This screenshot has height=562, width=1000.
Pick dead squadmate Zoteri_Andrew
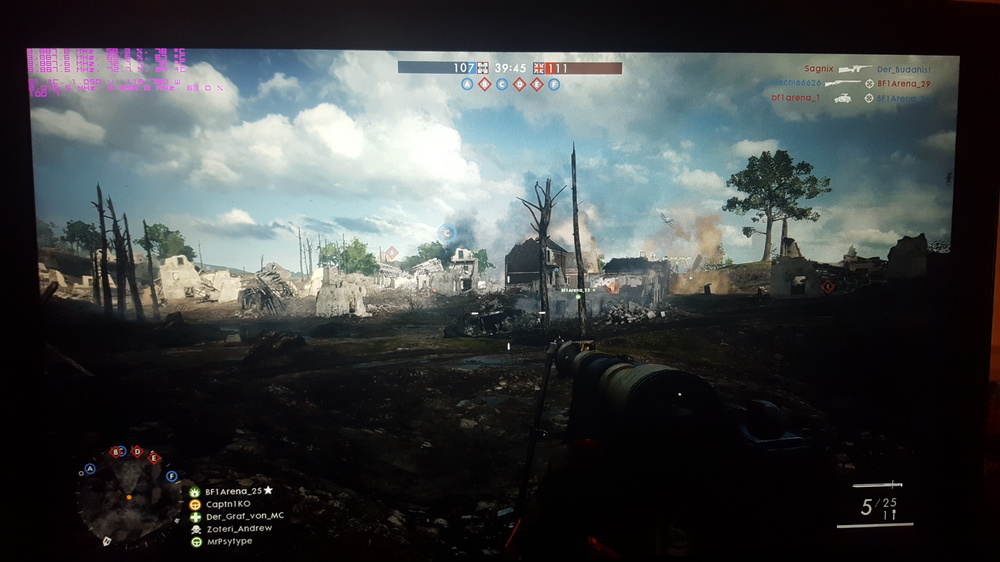(238, 529)
